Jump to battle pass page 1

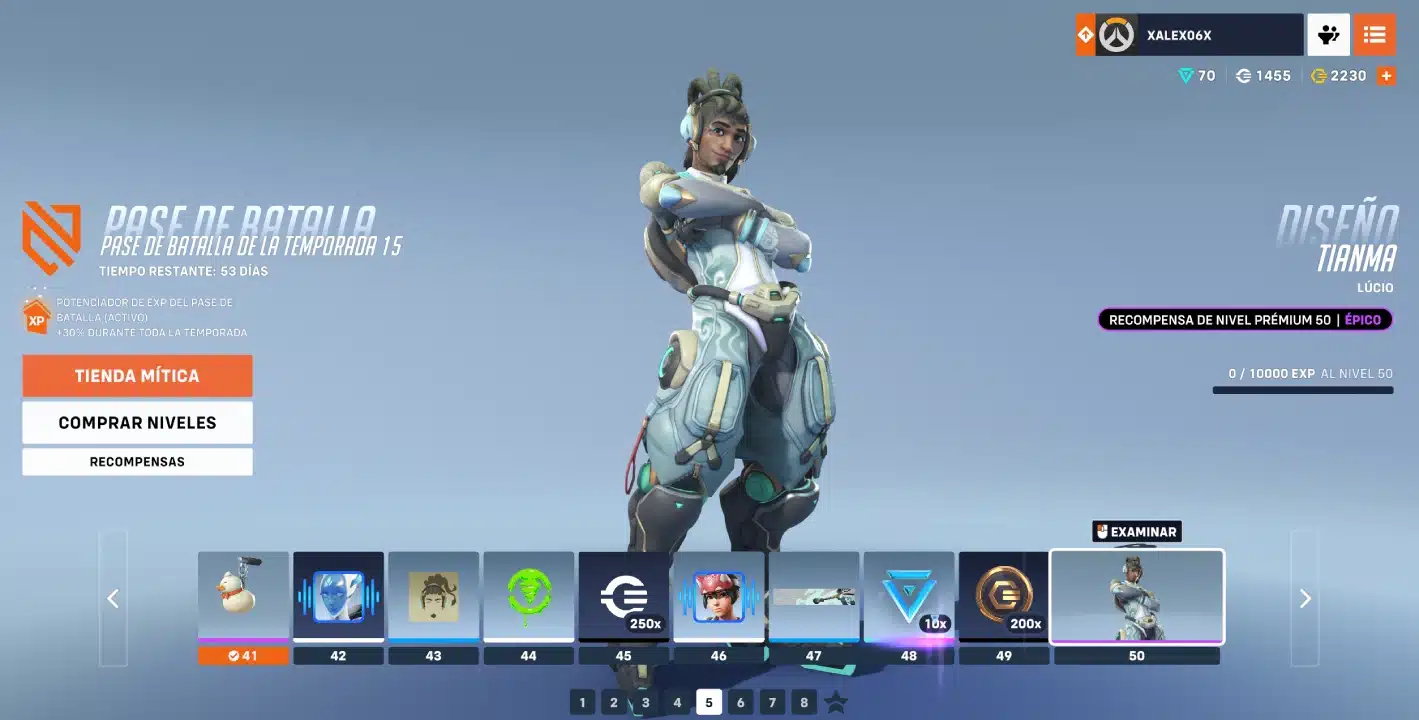coord(582,702)
